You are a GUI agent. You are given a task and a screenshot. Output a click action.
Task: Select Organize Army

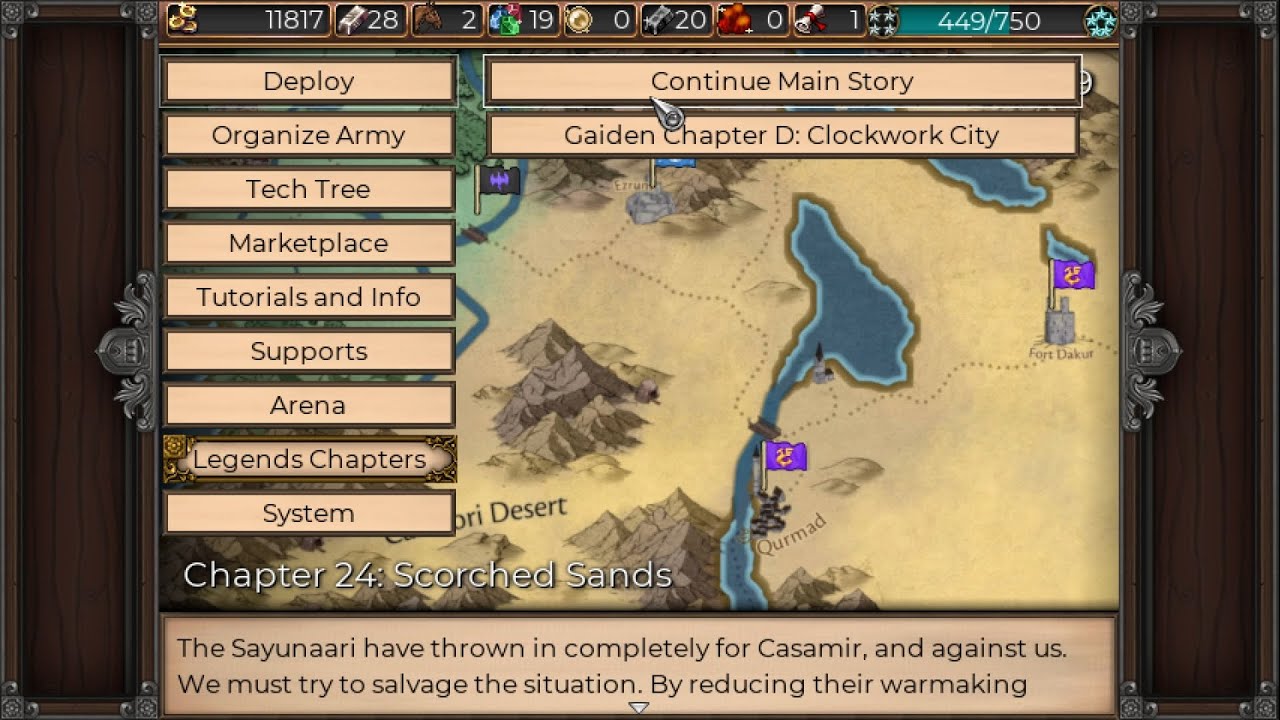click(x=308, y=135)
